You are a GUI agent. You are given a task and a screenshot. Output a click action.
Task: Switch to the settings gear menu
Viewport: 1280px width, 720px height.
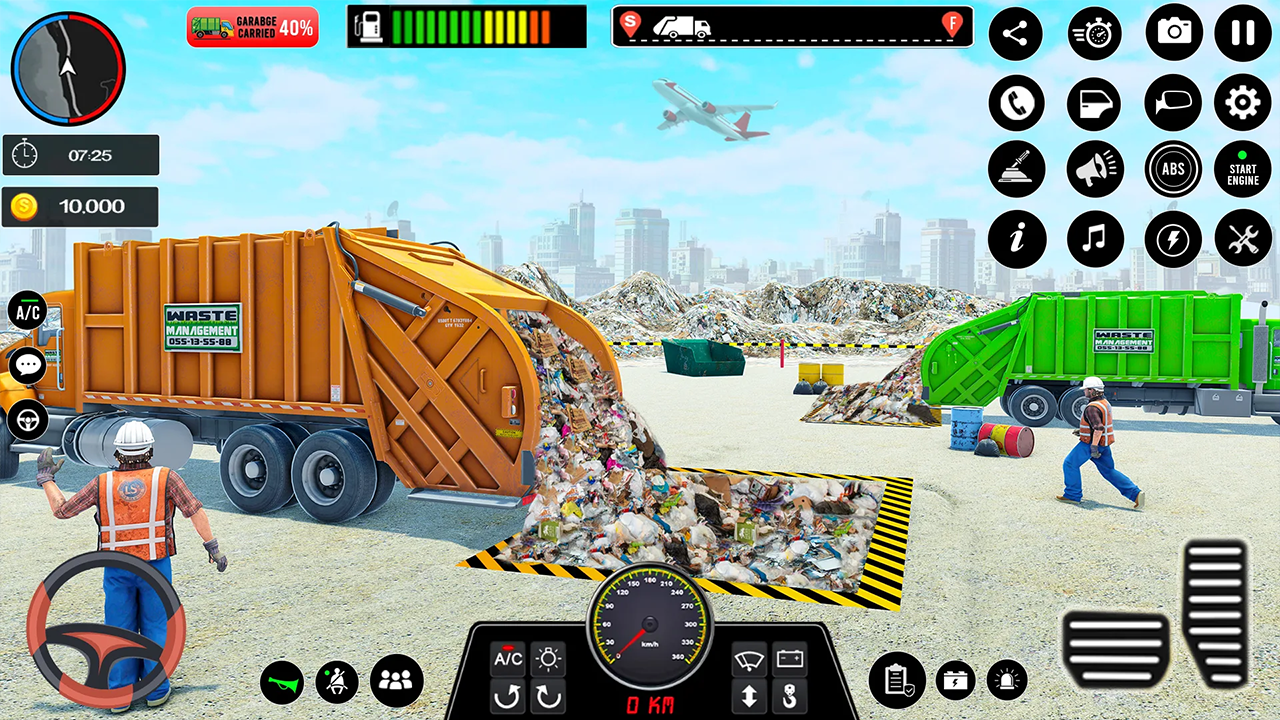[1242, 103]
